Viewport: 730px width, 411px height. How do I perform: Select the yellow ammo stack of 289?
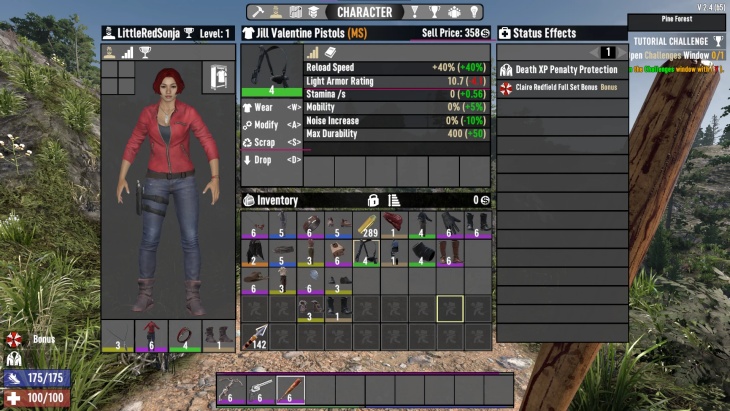[x=366, y=225]
